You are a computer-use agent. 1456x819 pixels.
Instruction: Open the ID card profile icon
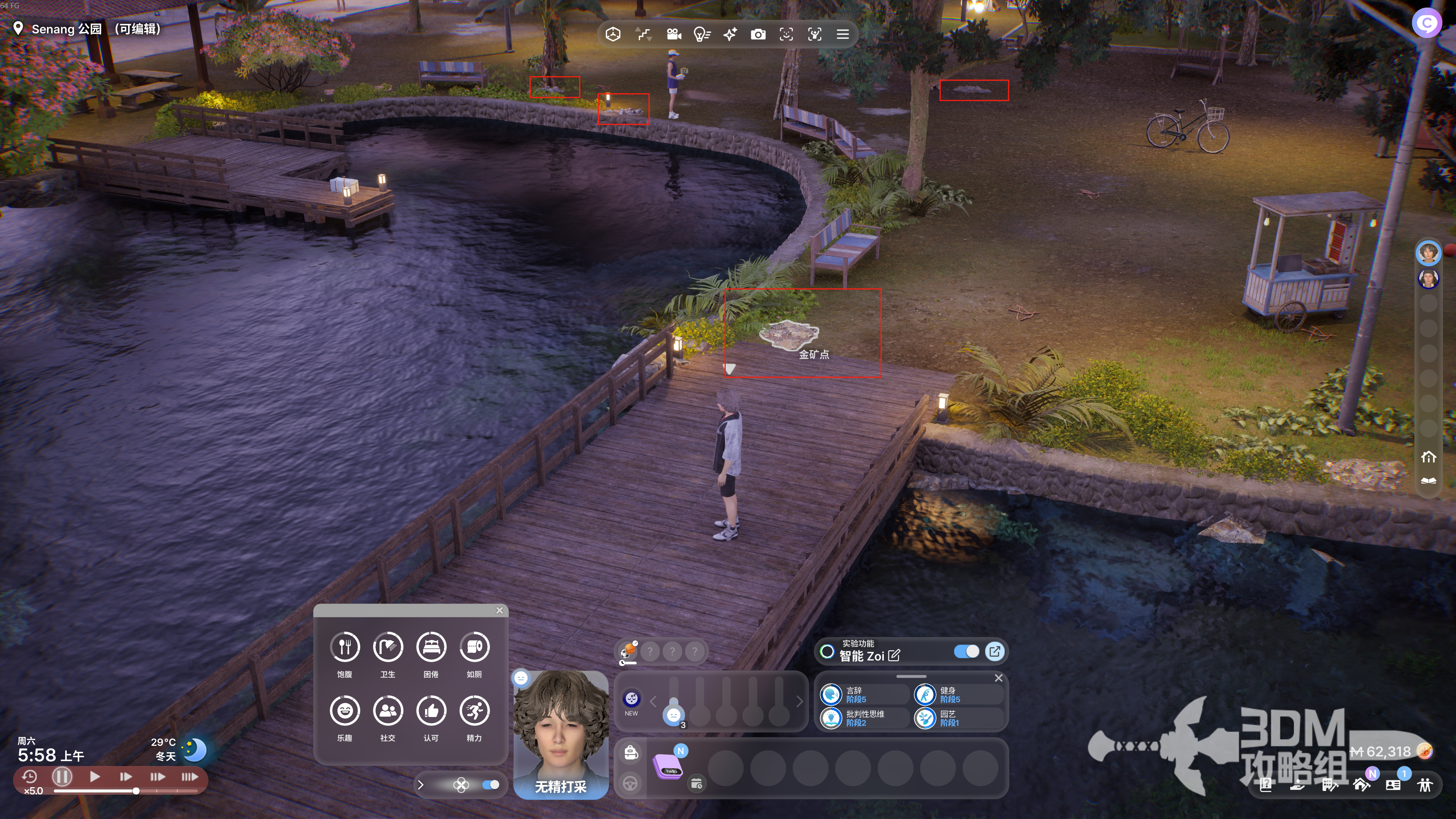click(1393, 784)
